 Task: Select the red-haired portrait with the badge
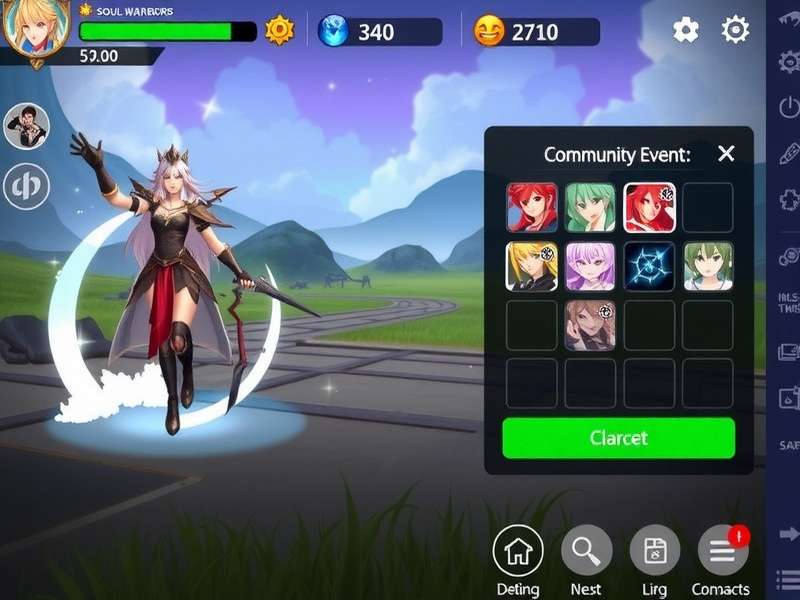click(649, 208)
